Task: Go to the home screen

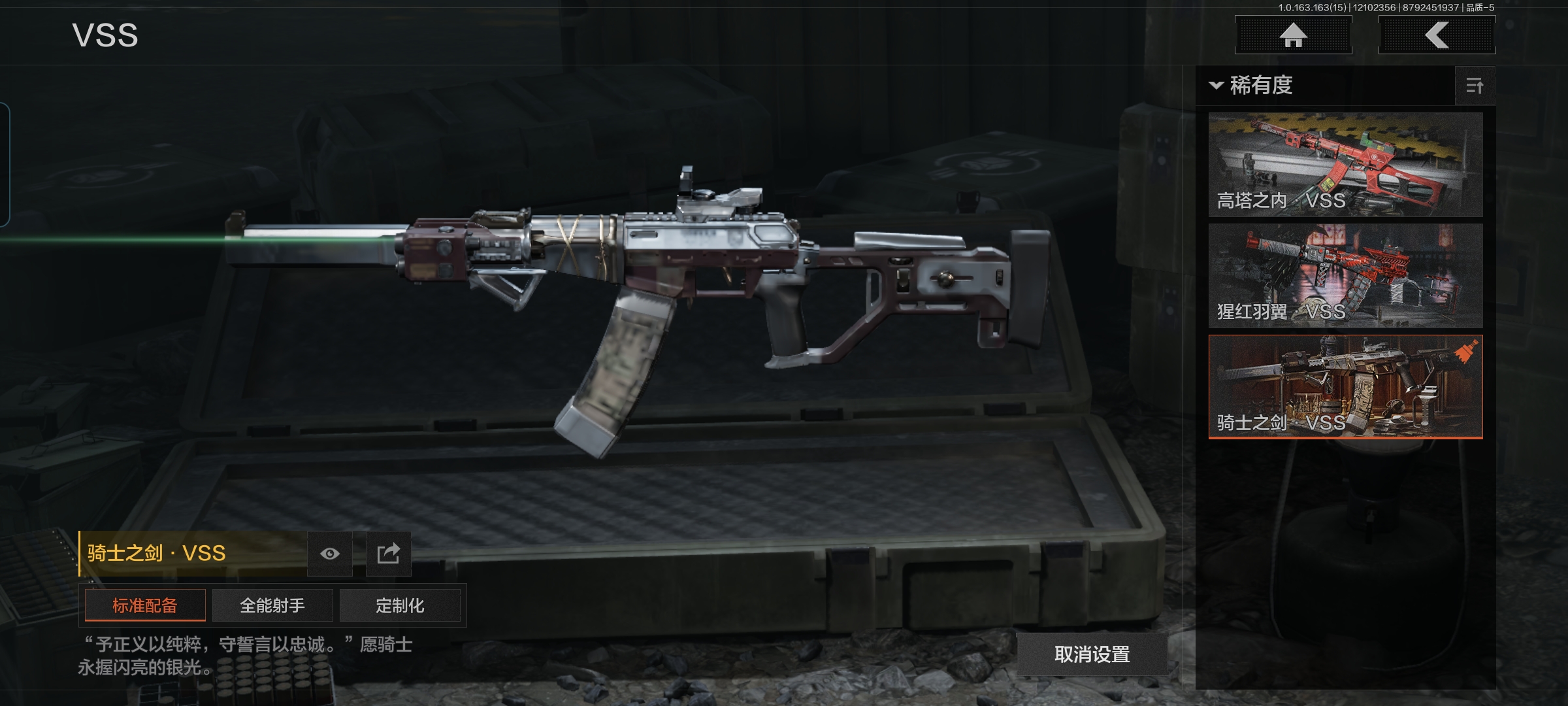Action: (1293, 35)
